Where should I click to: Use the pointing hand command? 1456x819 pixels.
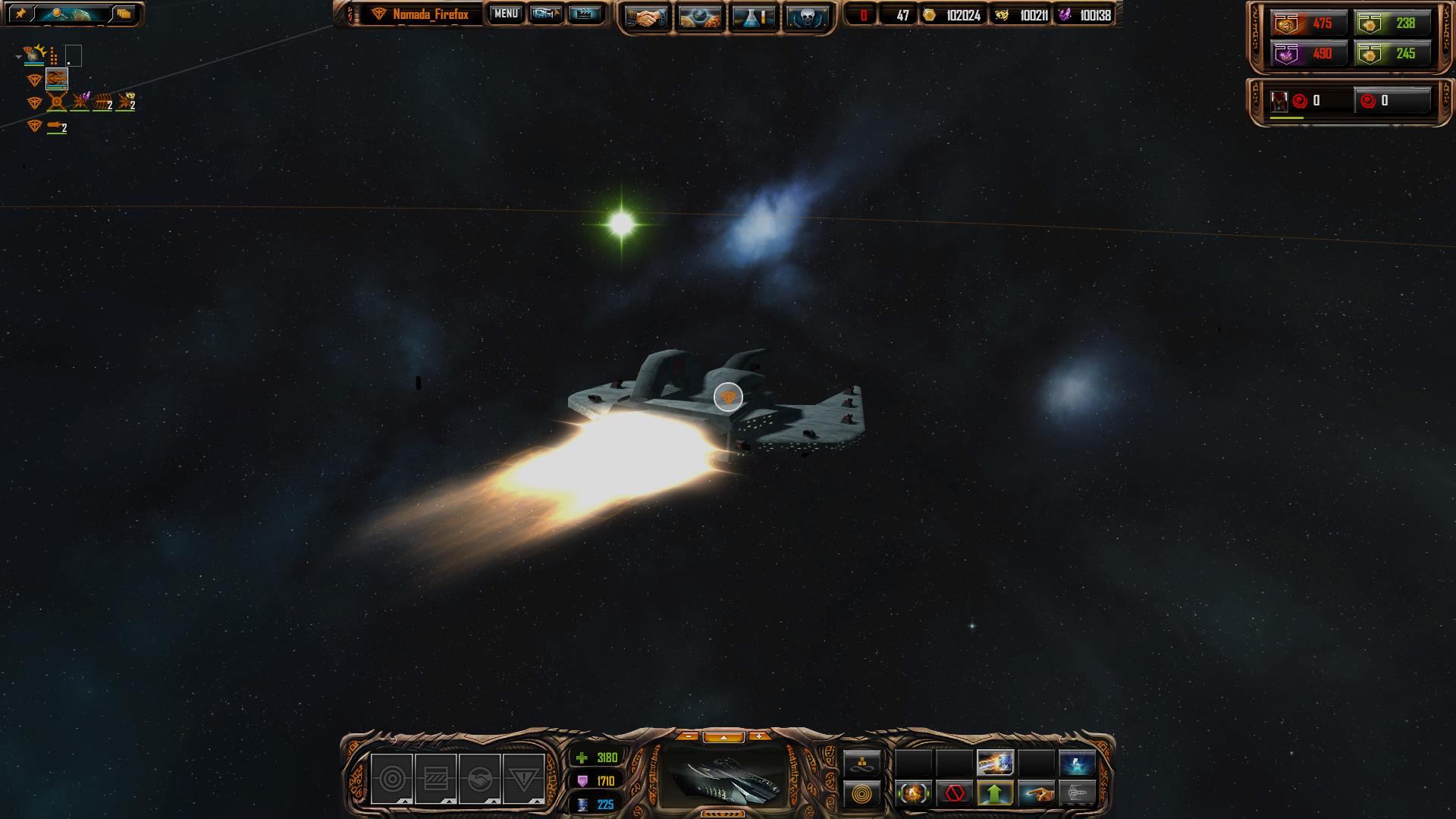(x=1036, y=793)
